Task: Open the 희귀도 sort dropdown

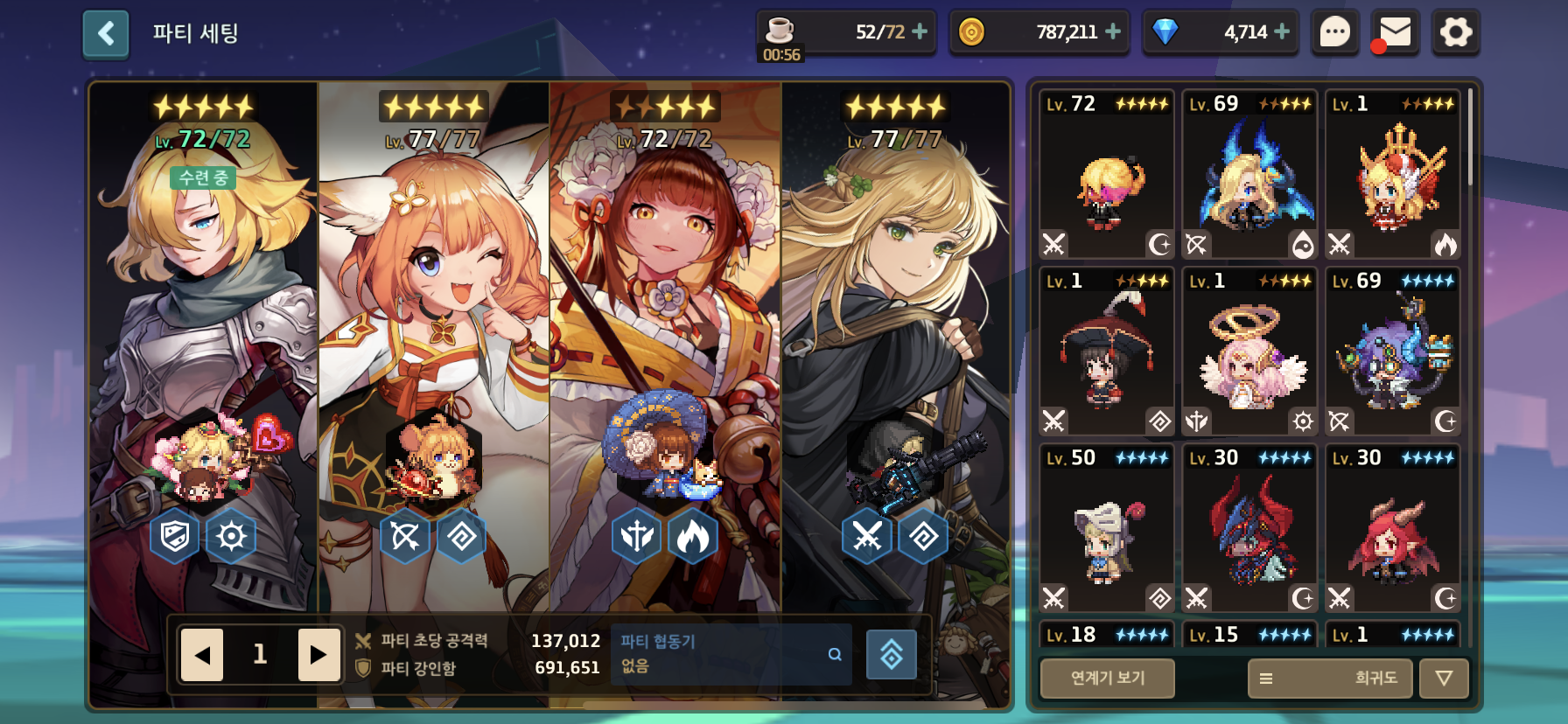Action: [1329, 678]
